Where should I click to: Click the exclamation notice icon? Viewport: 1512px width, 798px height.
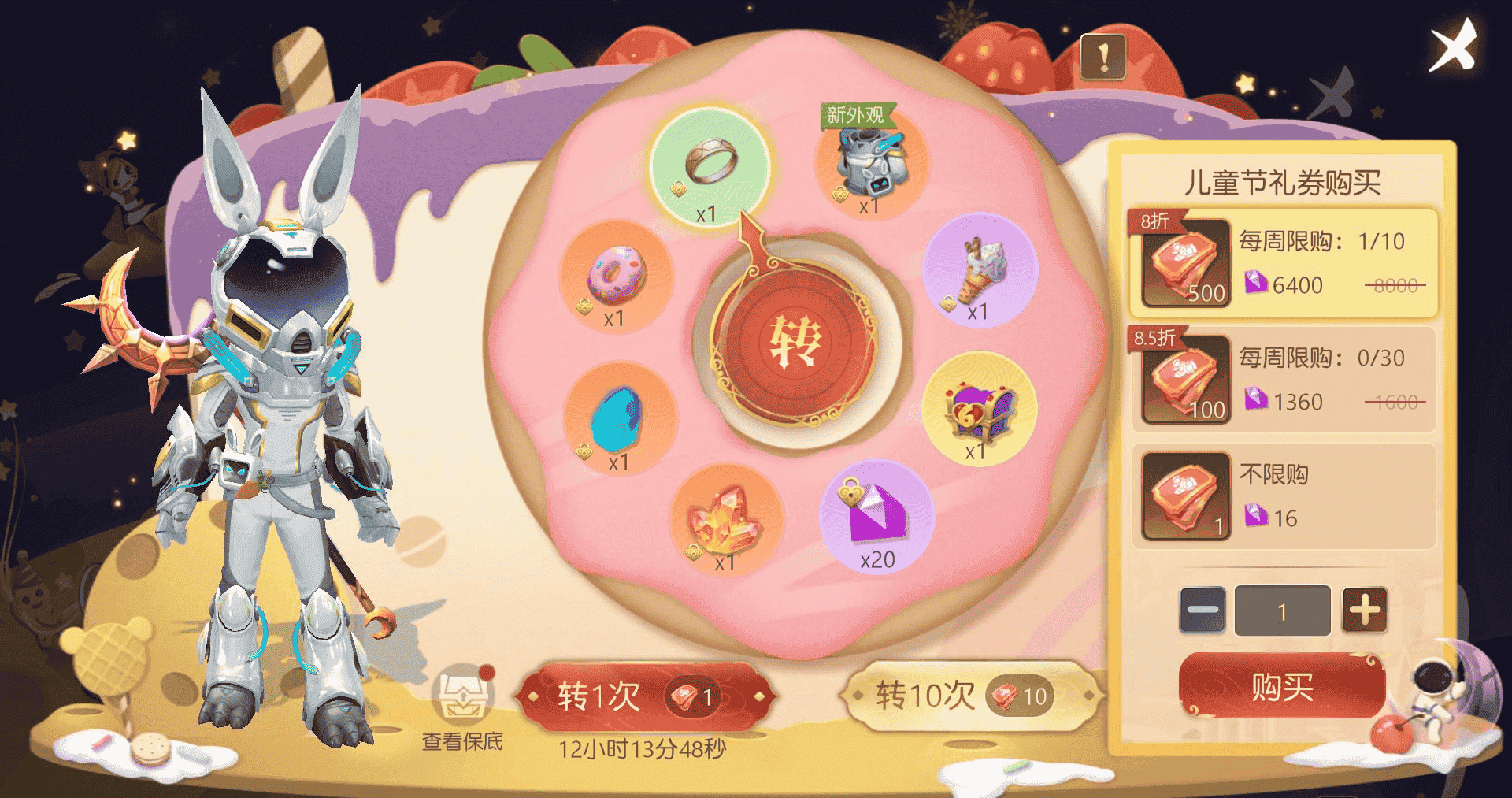click(x=1102, y=57)
